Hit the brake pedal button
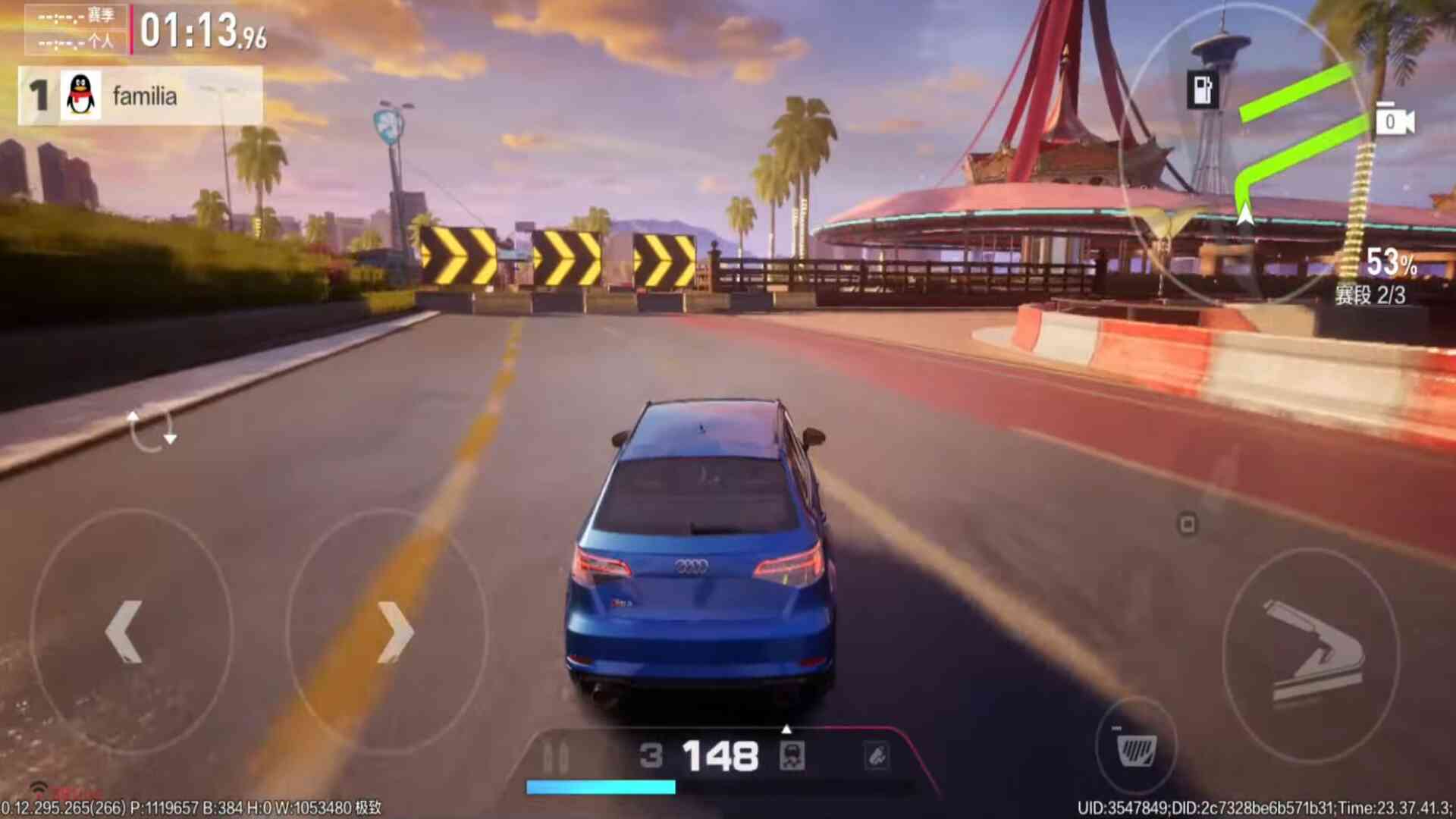The image size is (1456, 819). [1136, 749]
